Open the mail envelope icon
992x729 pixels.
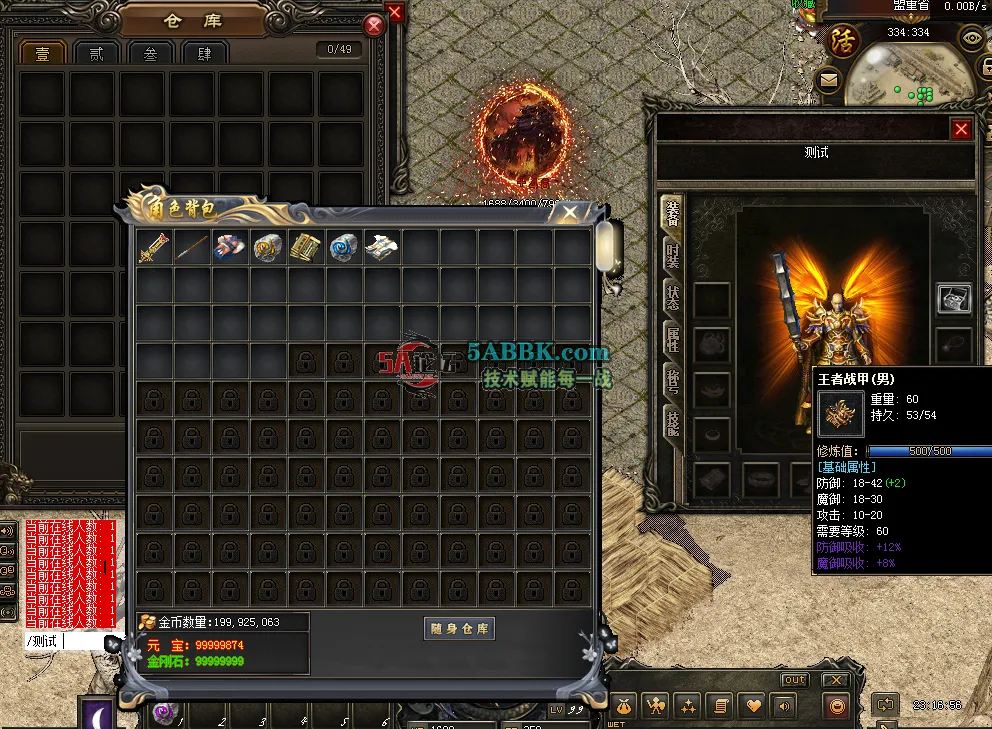tap(828, 79)
